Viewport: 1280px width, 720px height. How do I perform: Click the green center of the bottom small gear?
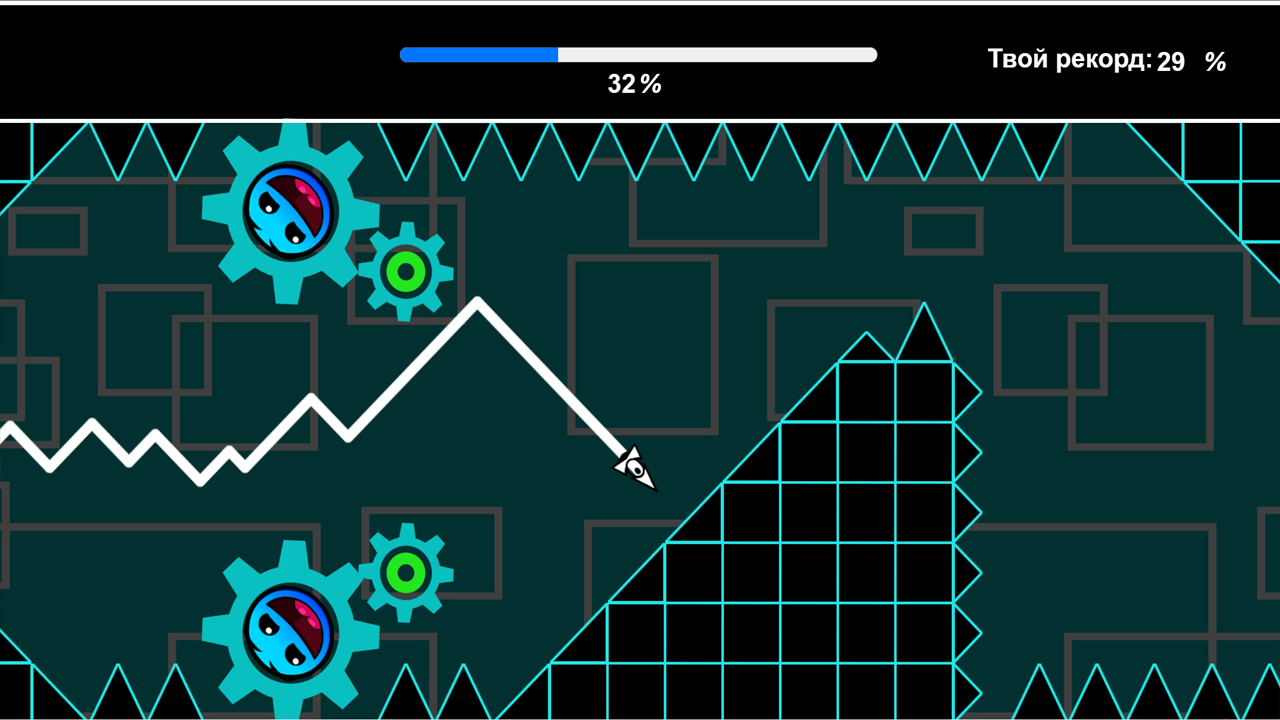[404, 572]
